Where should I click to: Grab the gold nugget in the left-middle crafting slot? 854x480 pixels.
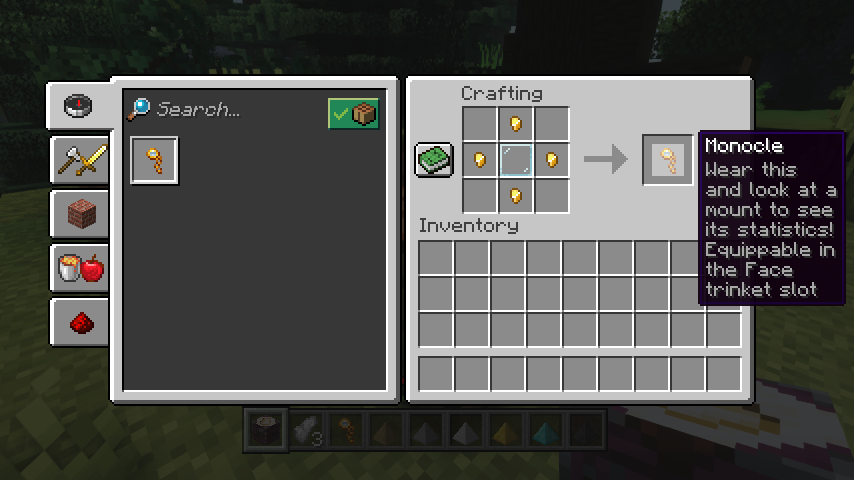click(x=480, y=160)
